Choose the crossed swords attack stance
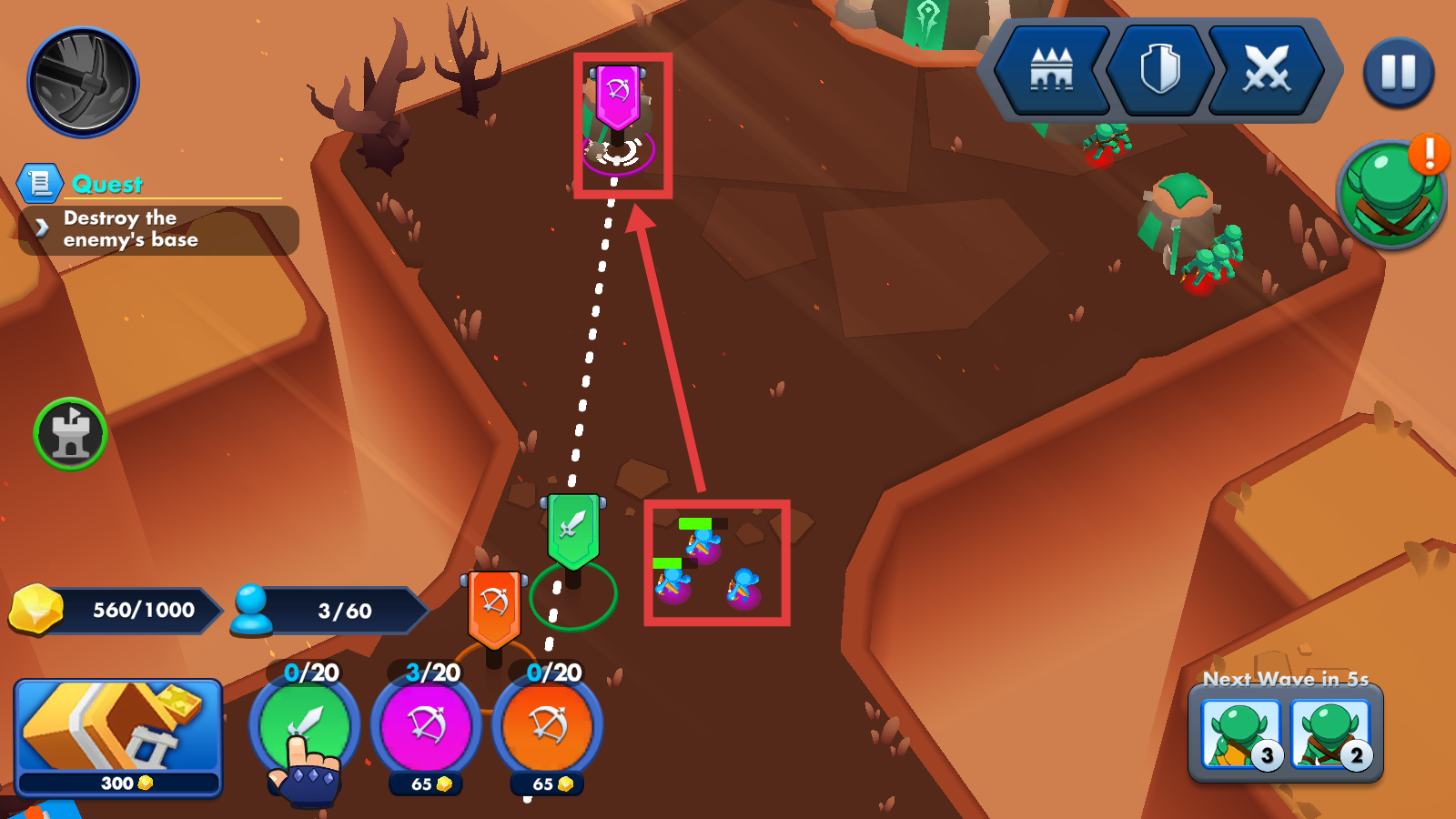Image resolution: width=1456 pixels, height=819 pixels. [x=1267, y=70]
